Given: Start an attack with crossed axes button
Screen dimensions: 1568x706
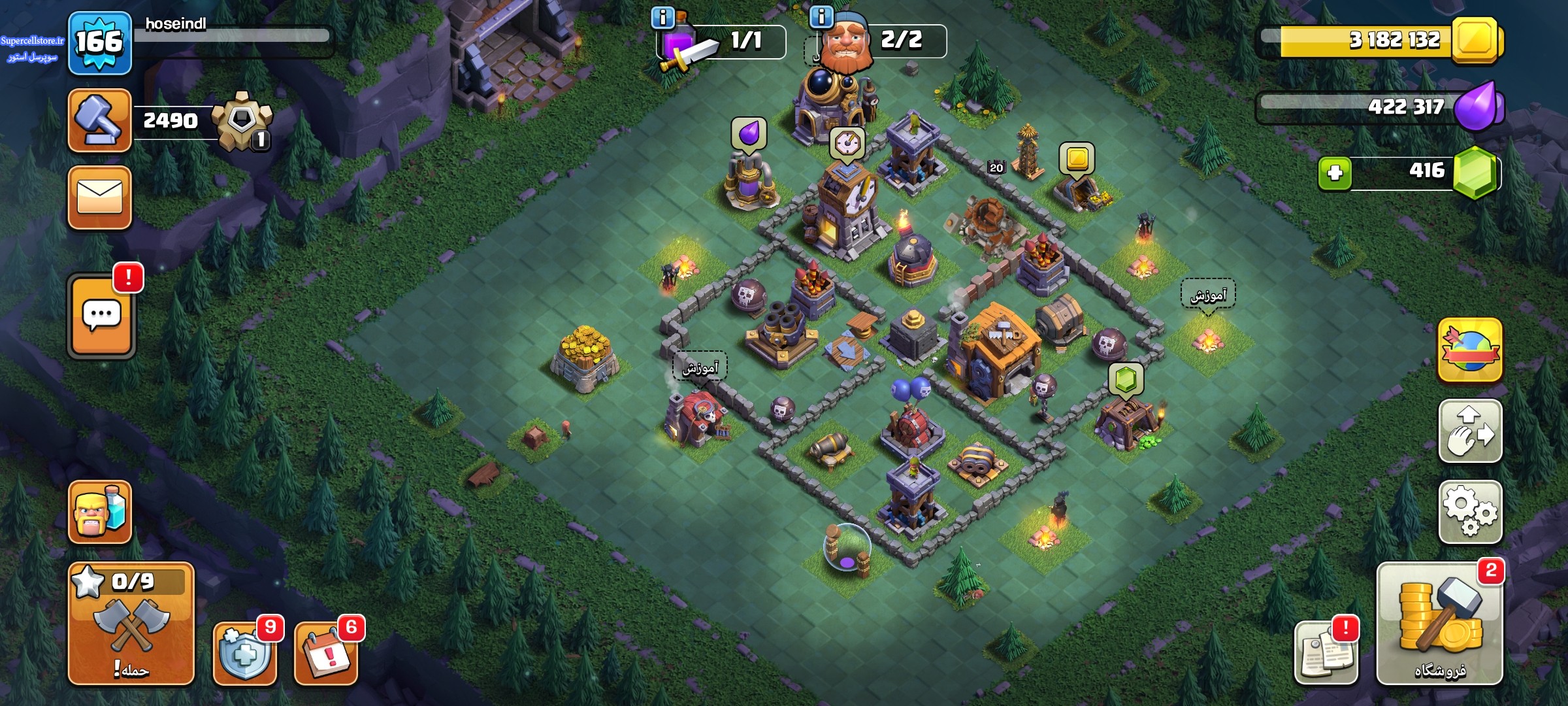Looking at the screenshot, I should point(131,623).
